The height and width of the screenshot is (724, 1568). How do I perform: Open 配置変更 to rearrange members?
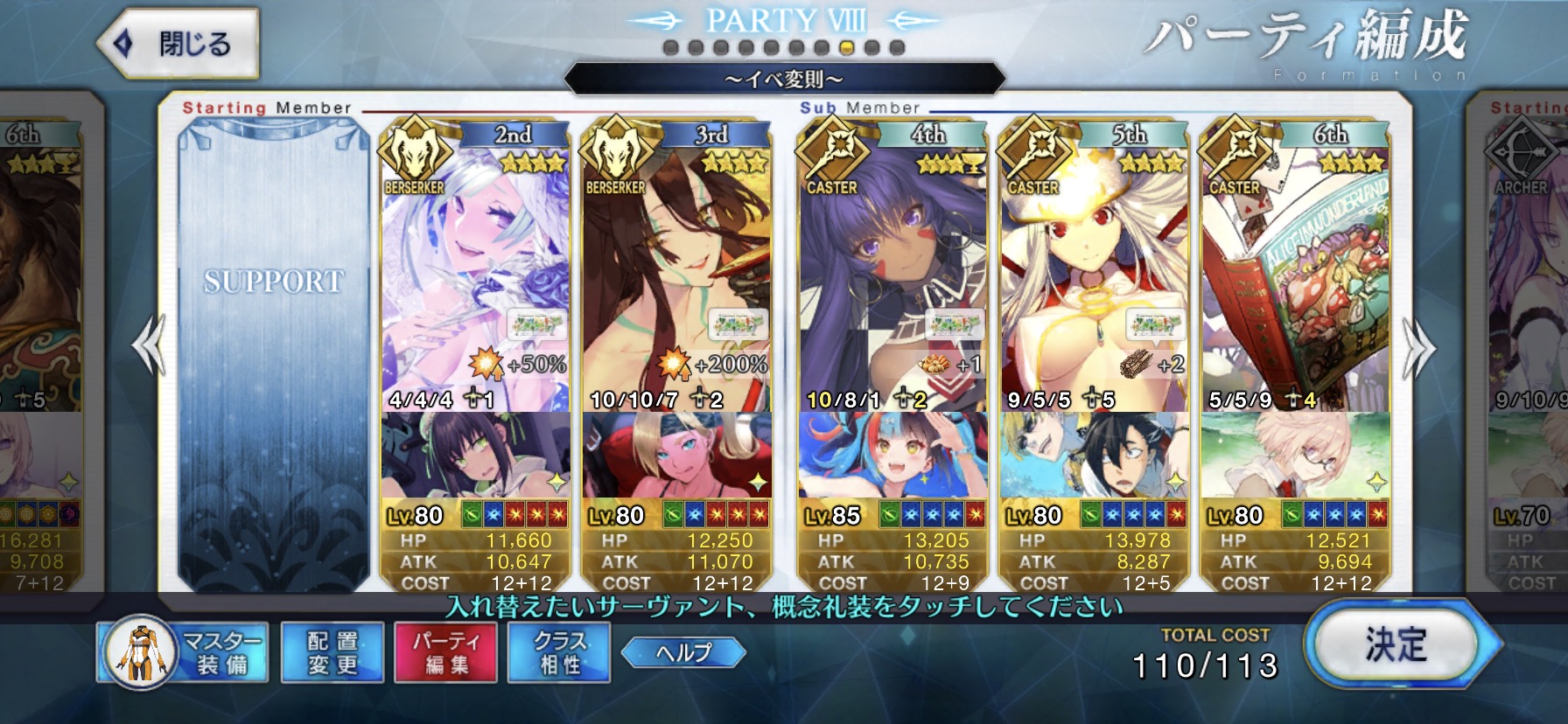(x=332, y=653)
